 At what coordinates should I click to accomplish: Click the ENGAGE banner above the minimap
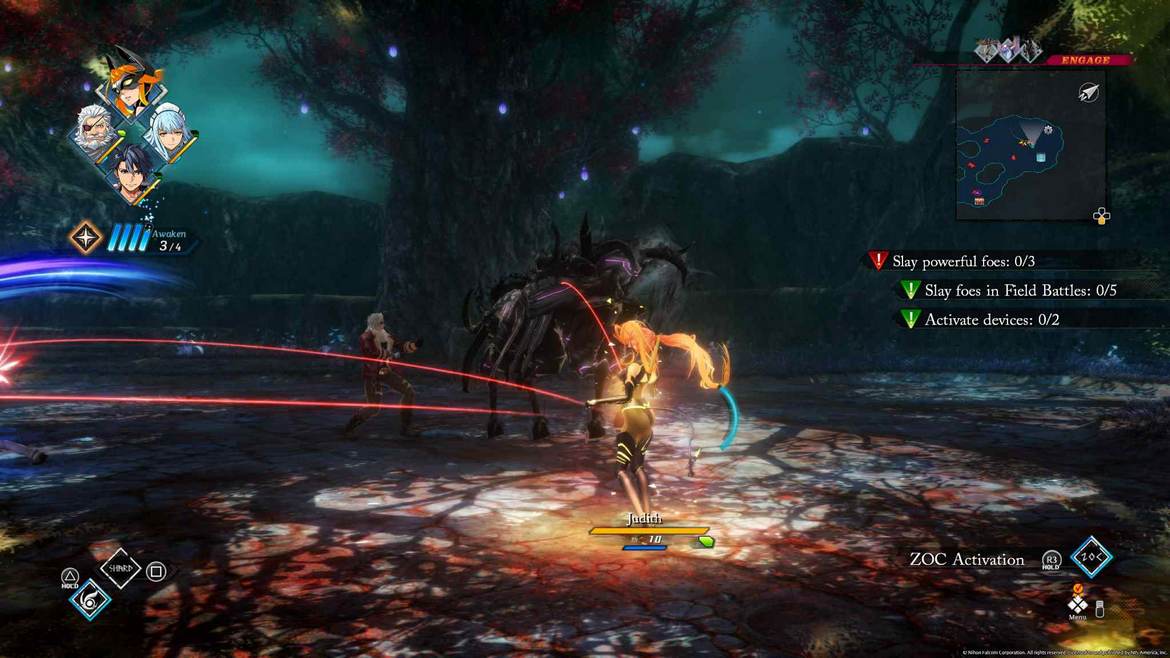click(1086, 60)
